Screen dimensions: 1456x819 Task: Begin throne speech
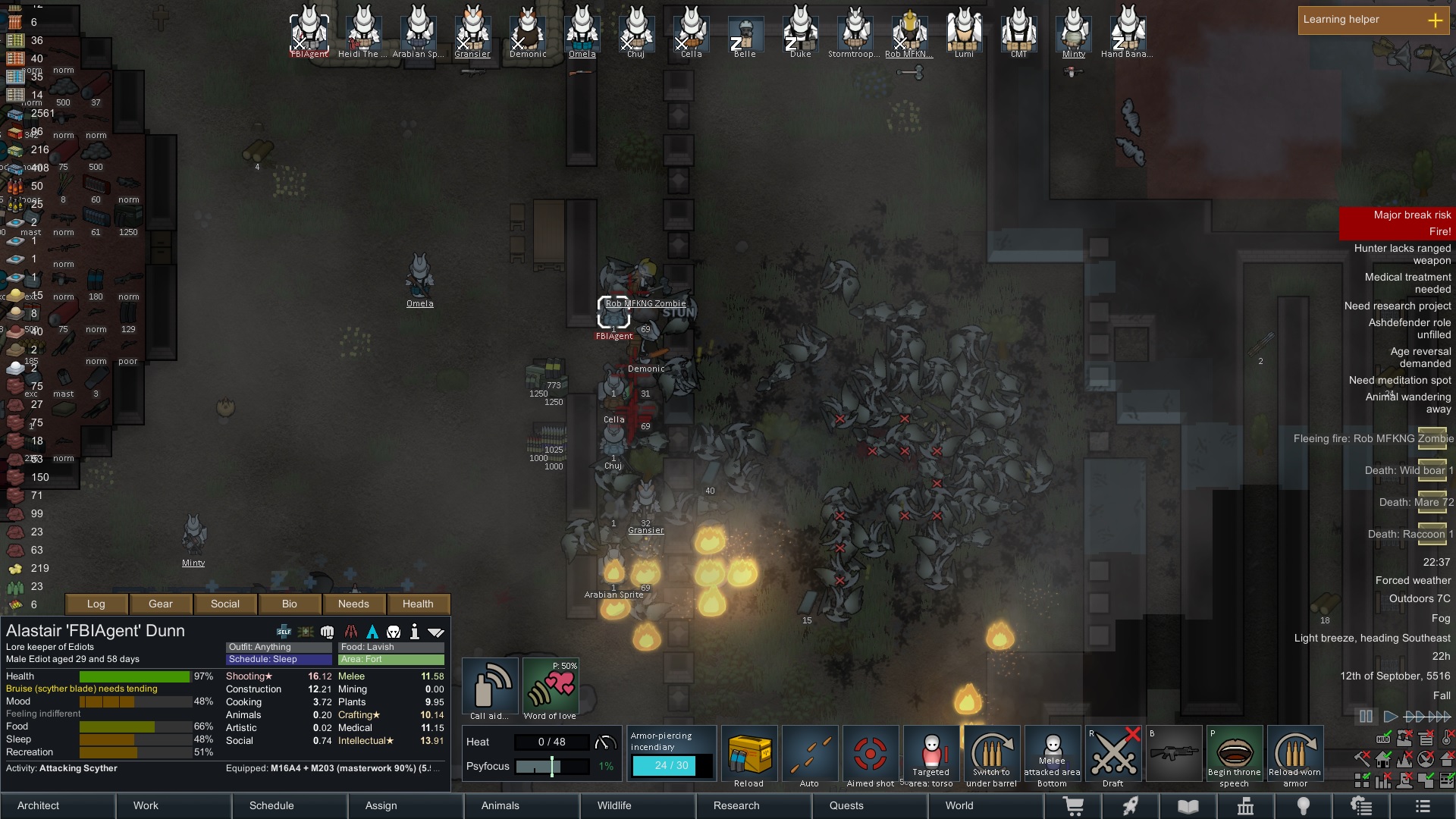1234,756
